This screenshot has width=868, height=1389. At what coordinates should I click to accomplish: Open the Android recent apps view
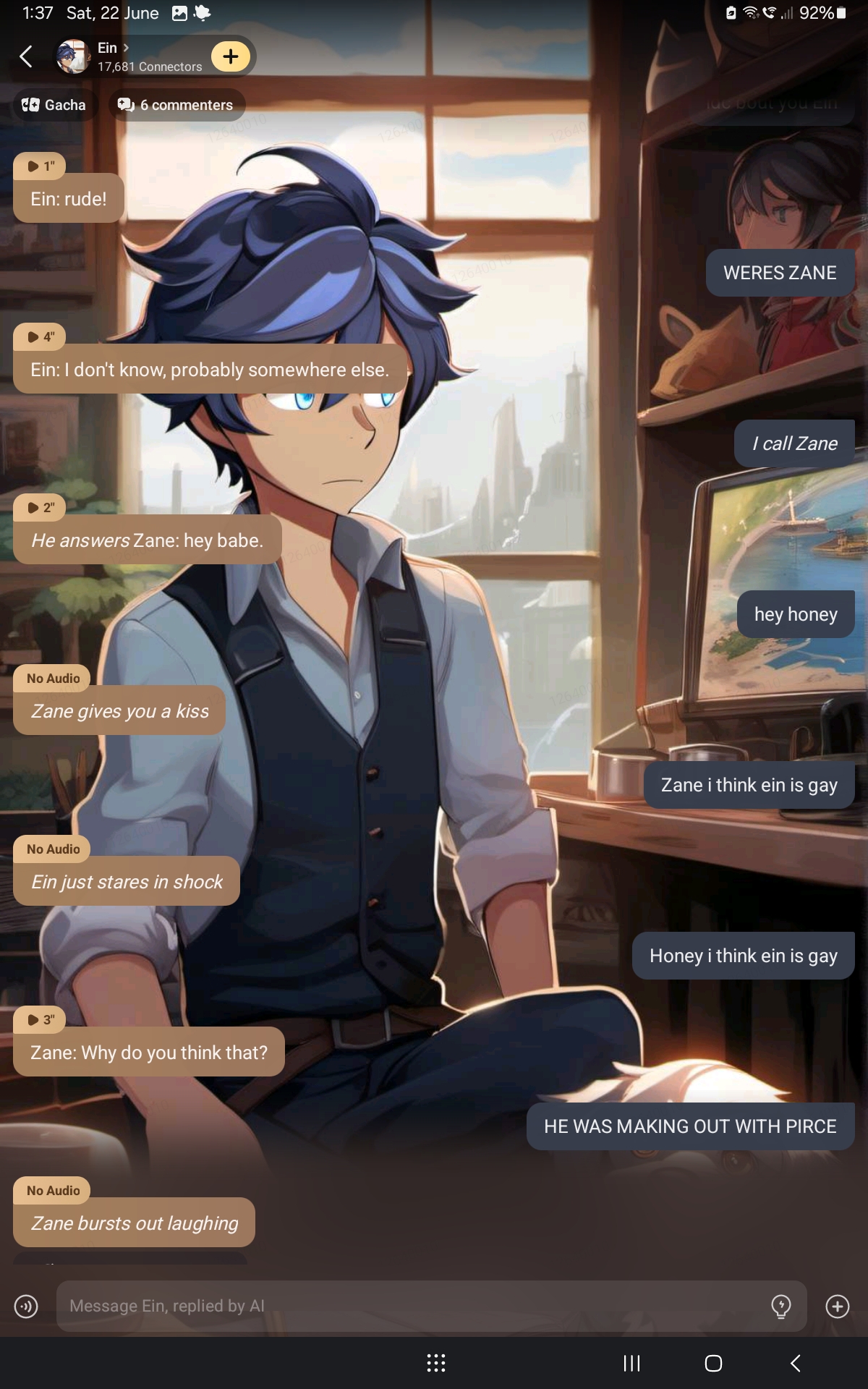pyautogui.click(x=631, y=1364)
